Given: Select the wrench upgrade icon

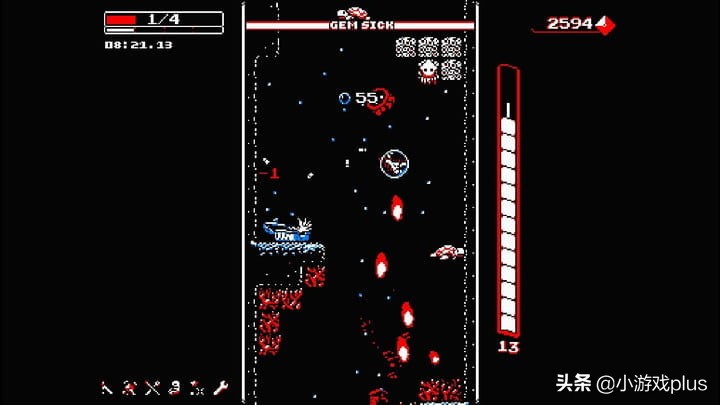Looking at the screenshot, I should 221,387.
